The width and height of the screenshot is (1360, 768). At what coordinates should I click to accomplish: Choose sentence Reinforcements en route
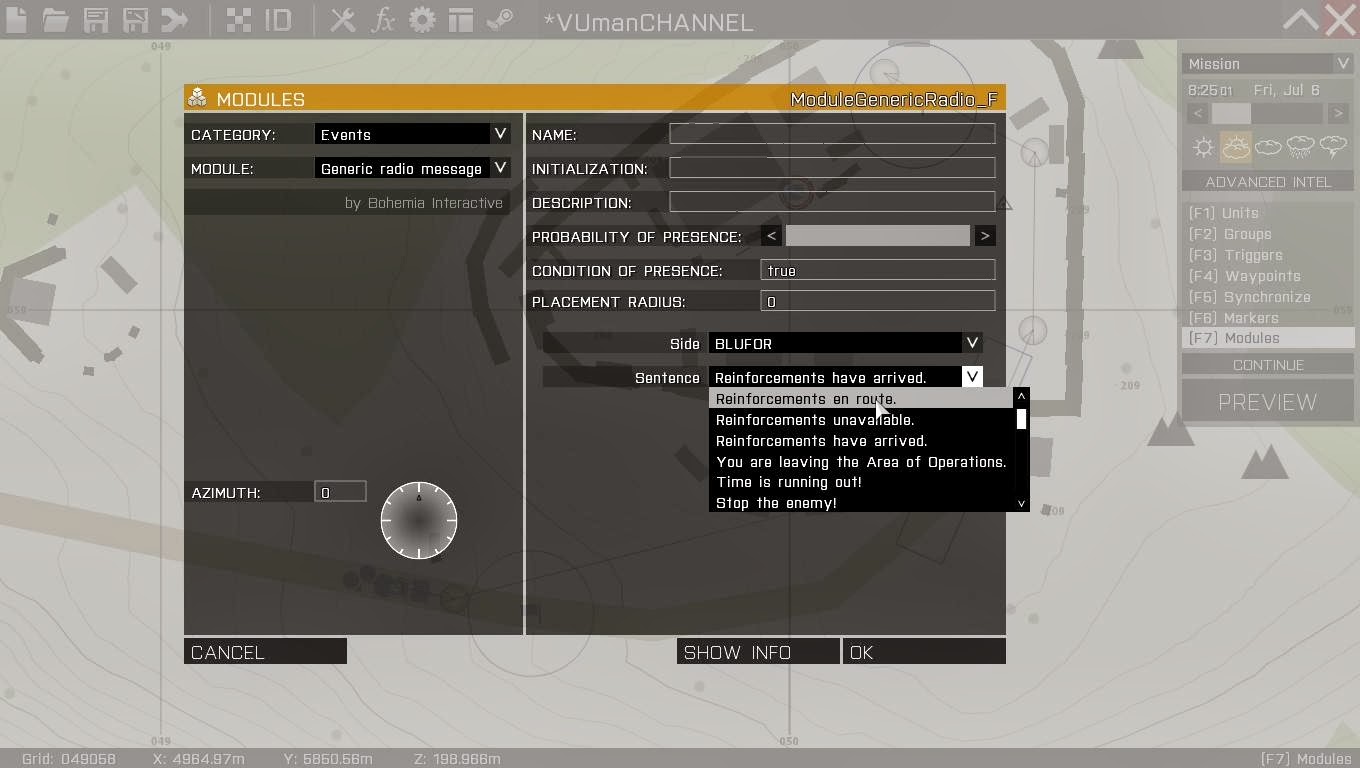(806, 398)
